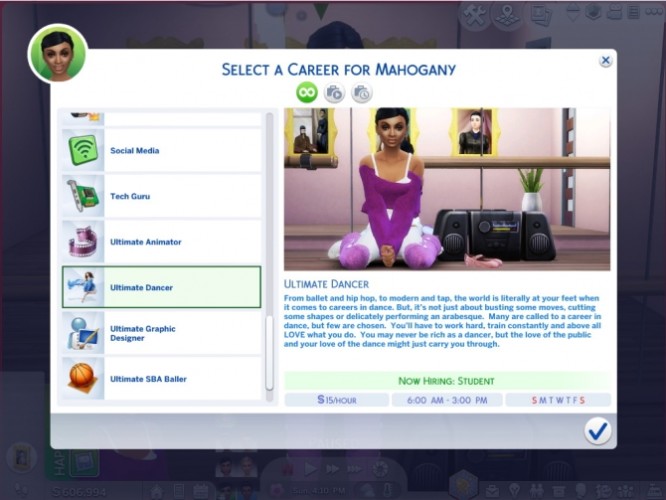Close the career selection dialog
This screenshot has width=666, height=500.
(x=605, y=61)
